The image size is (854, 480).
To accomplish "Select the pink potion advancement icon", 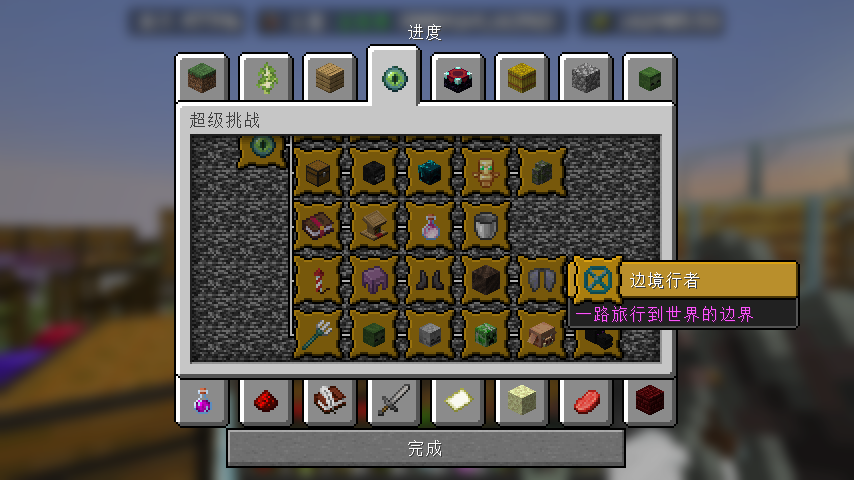I will click(x=431, y=226).
